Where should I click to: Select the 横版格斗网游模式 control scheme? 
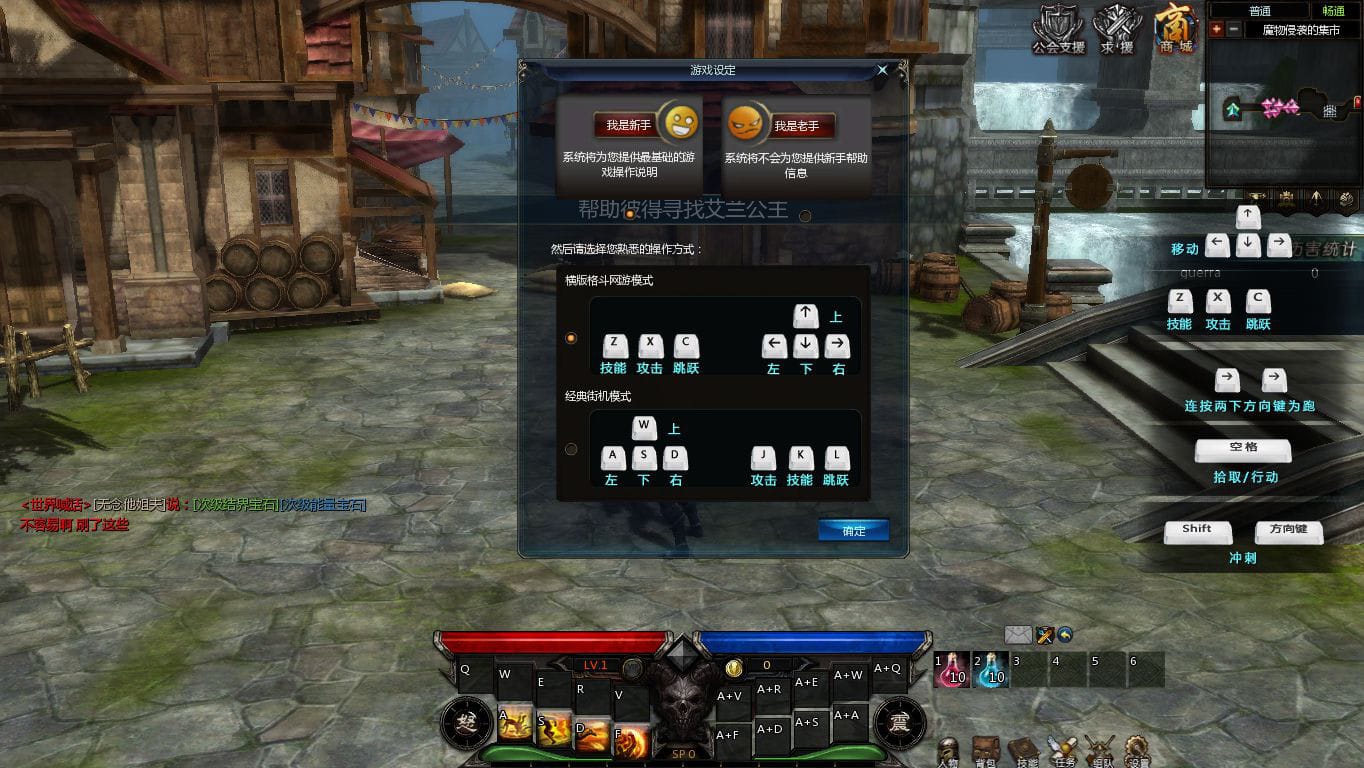pyautogui.click(x=571, y=338)
